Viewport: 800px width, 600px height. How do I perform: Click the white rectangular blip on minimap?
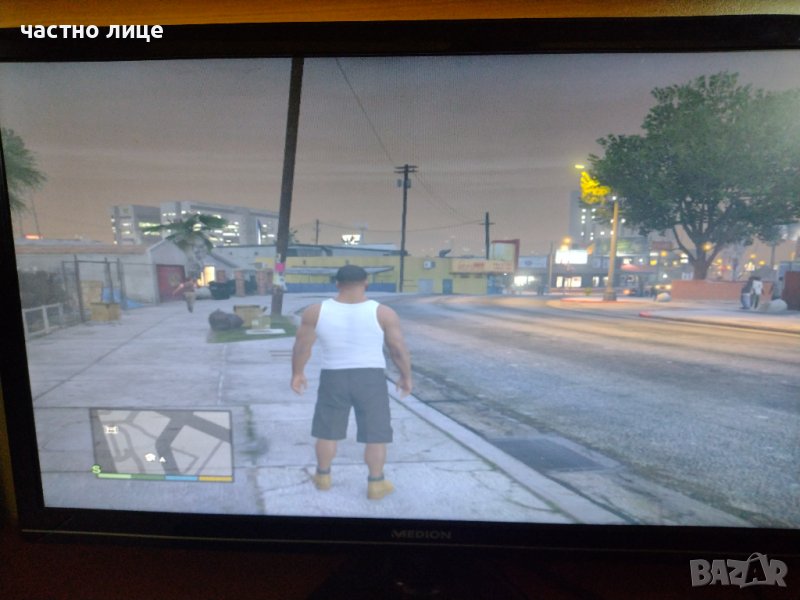(111, 429)
